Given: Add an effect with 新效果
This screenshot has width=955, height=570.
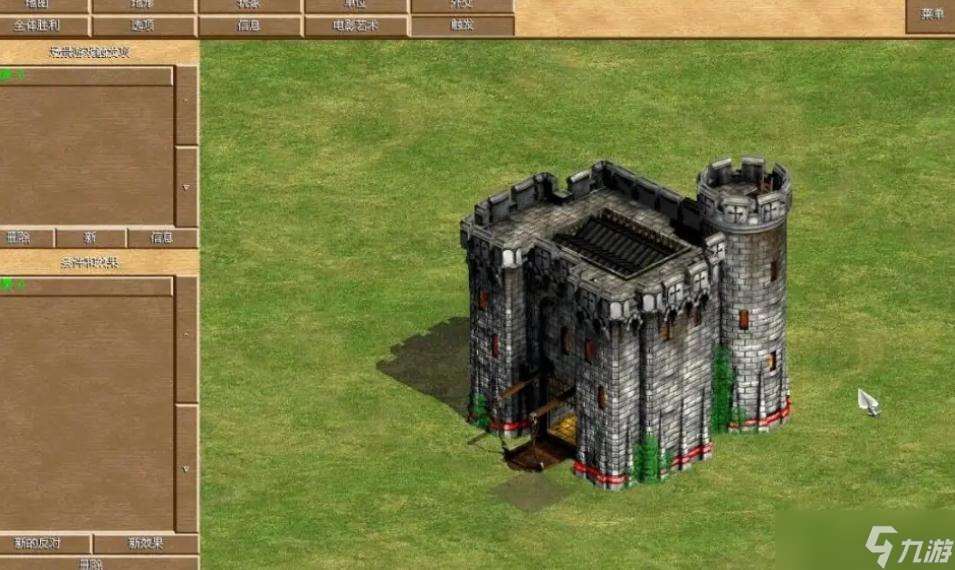Looking at the screenshot, I should [145, 543].
